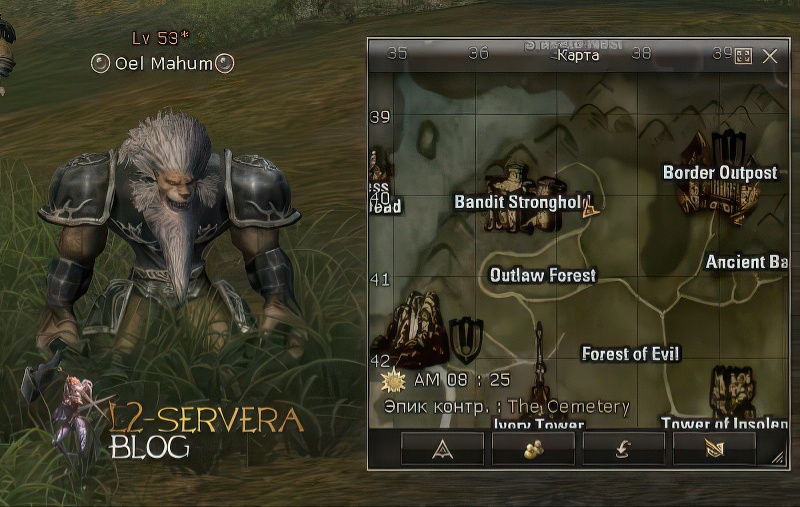800x507 pixels.
Task: Expand the map window to full size
Action: click(x=743, y=56)
